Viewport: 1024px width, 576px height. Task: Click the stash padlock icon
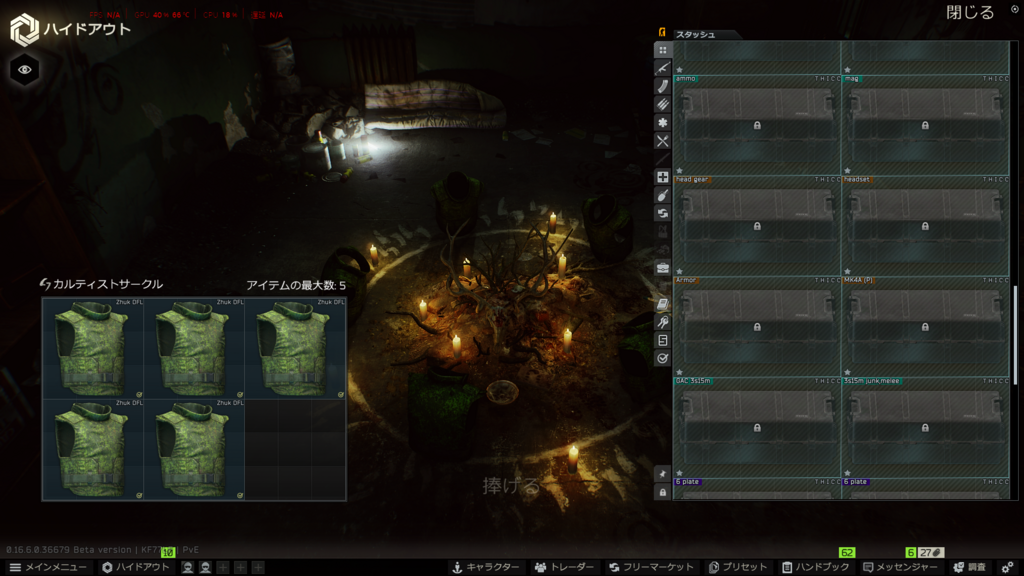pos(662,492)
